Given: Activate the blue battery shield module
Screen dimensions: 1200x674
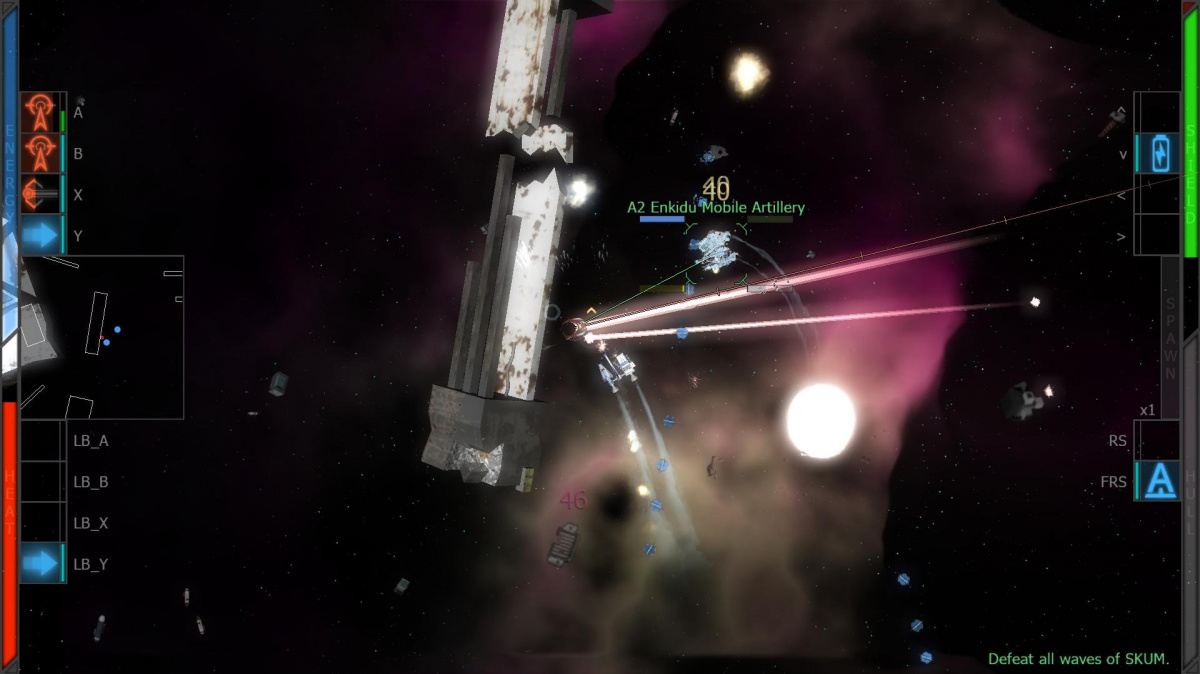Looking at the screenshot, I should pyautogui.click(x=1159, y=154).
